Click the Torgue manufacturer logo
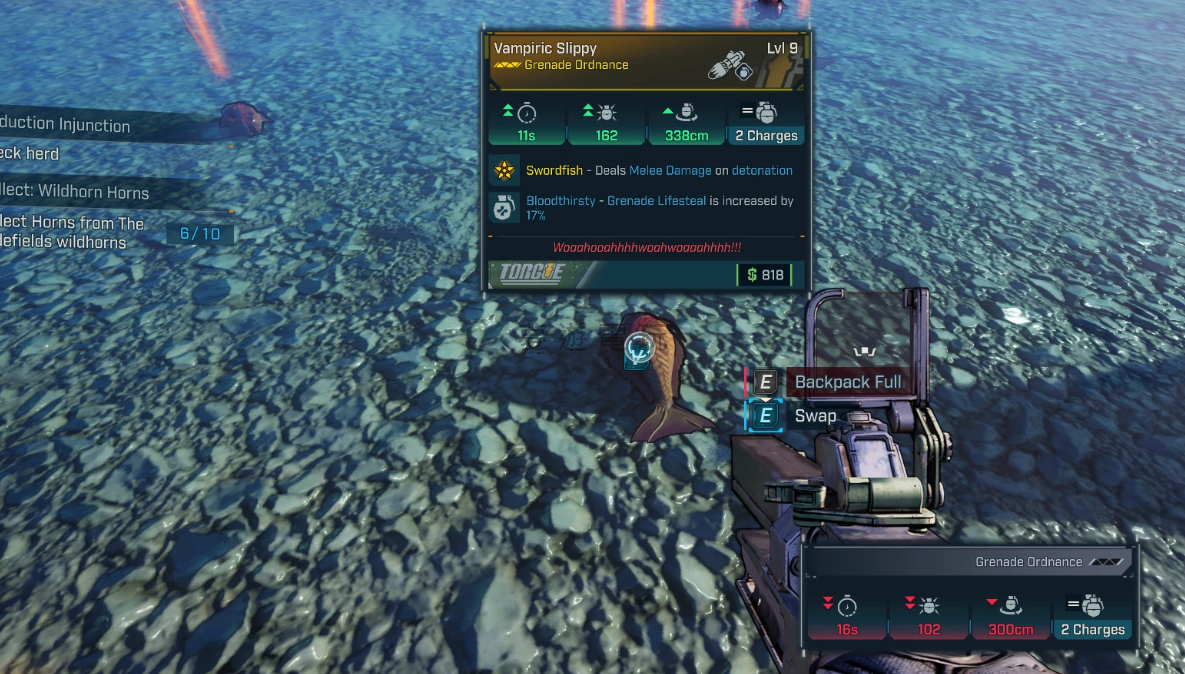Image resolution: width=1185 pixels, height=674 pixels. click(x=532, y=273)
